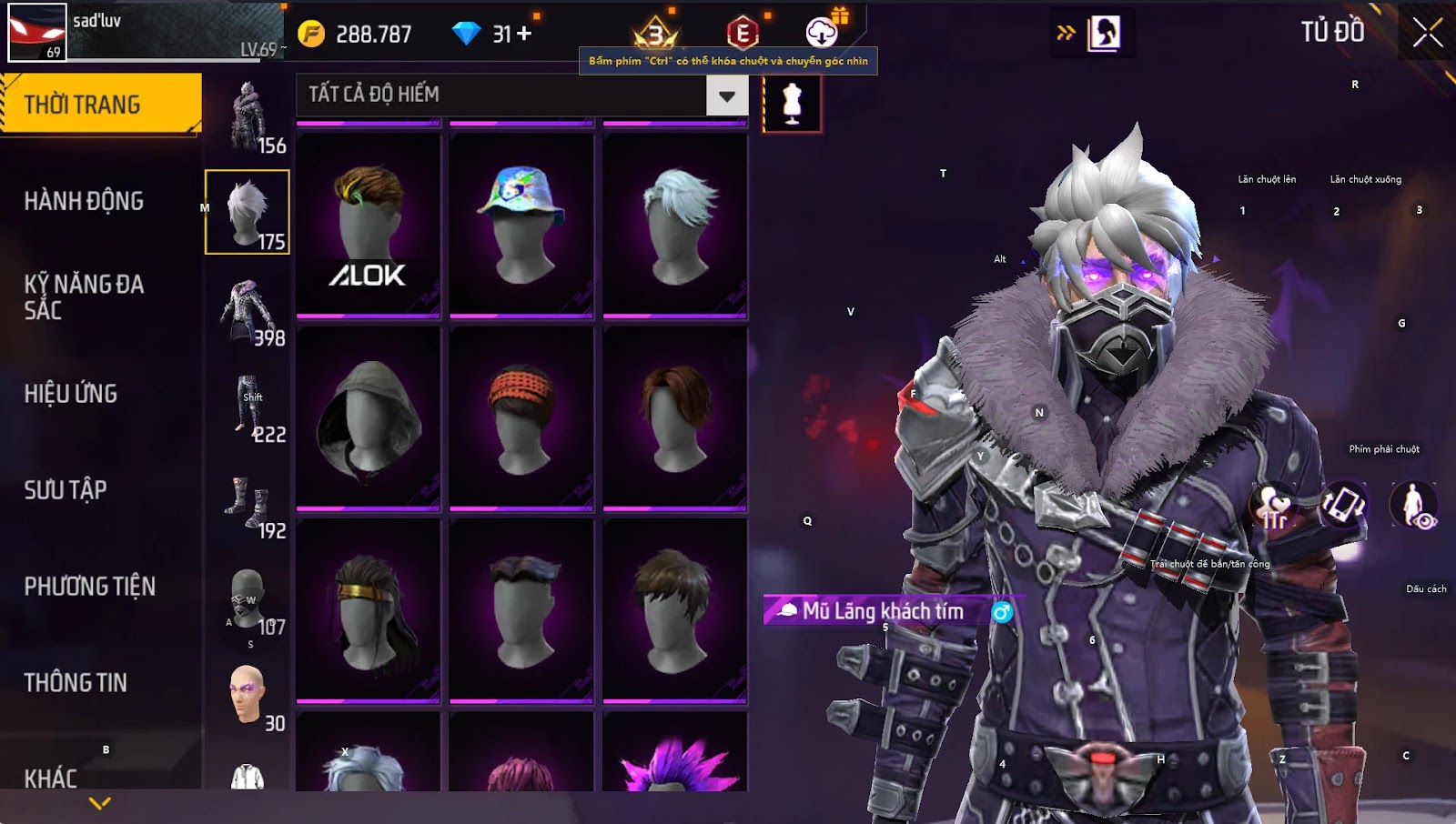Viewport: 1456px width, 824px height.
Task: Open the Tất Cả Độ Hiếm rarity dropdown
Action: [726, 95]
